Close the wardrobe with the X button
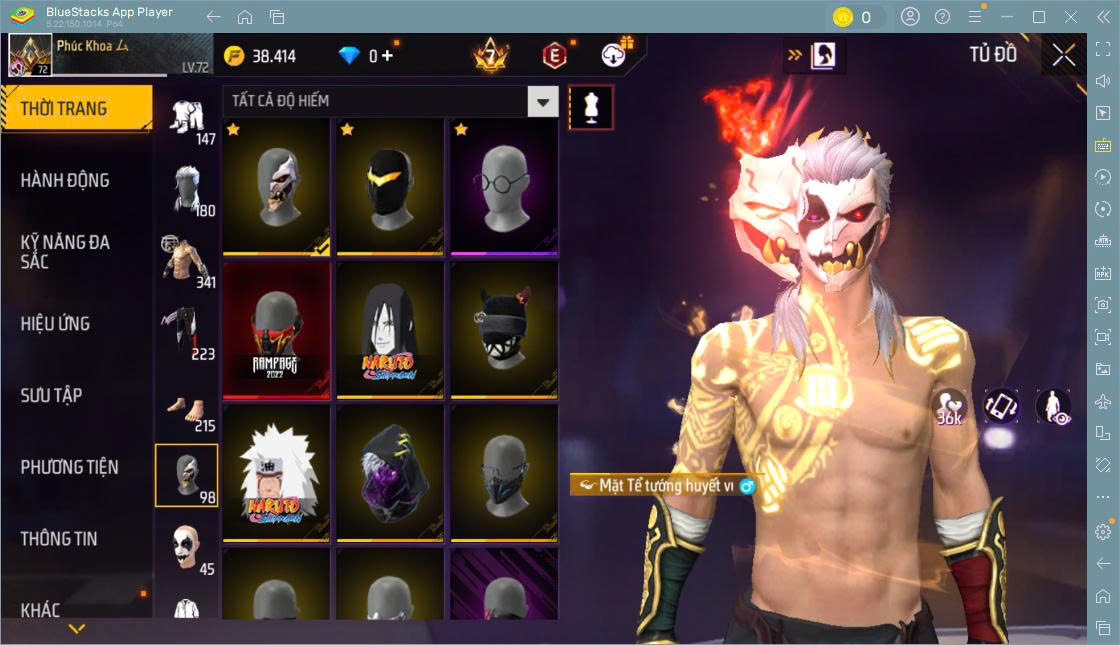This screenshot has width=1120, height=645. pyautogui.click(x=1064, y=56)
